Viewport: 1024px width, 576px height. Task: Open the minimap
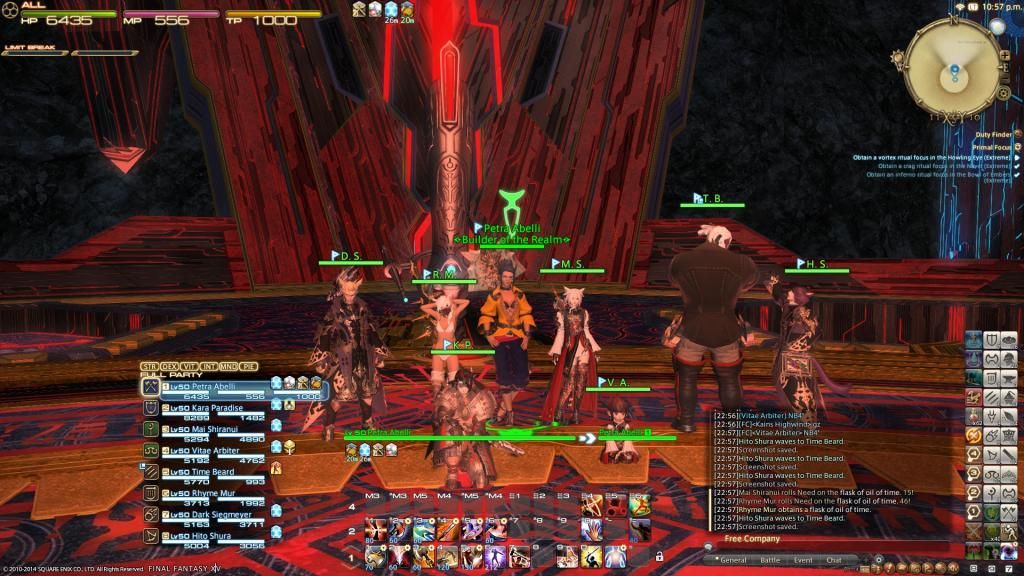(954, 63)
